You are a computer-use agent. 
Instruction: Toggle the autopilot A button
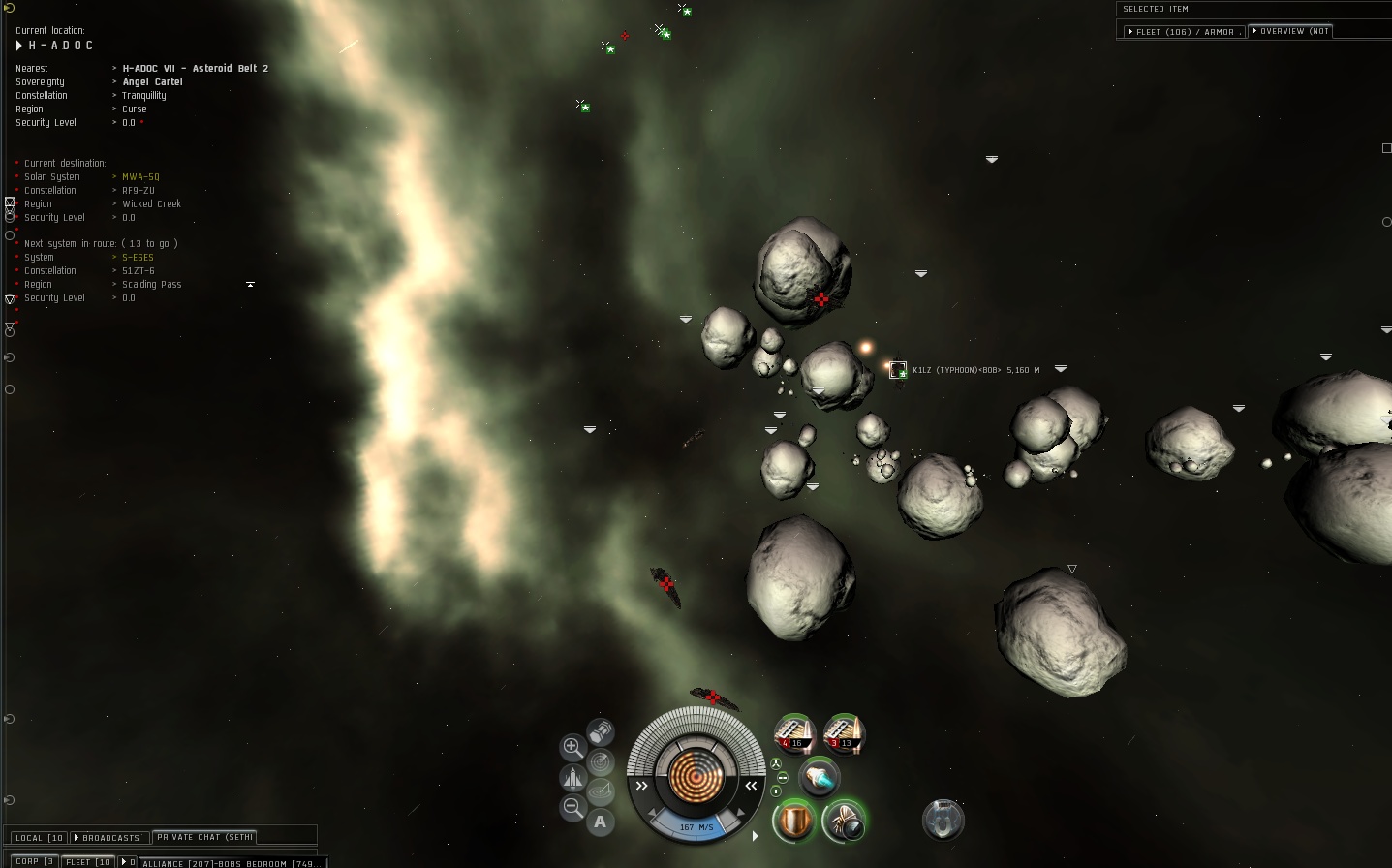coord(601,822)
